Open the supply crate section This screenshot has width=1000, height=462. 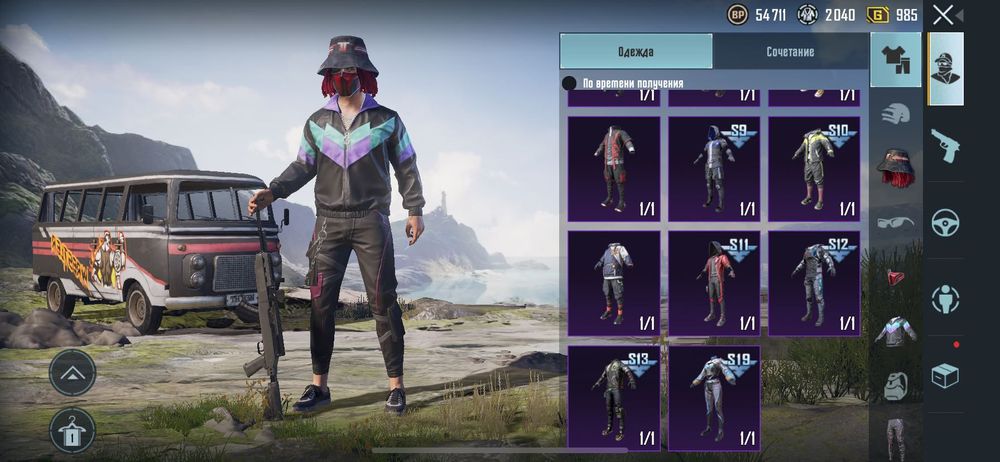[945, 375]
